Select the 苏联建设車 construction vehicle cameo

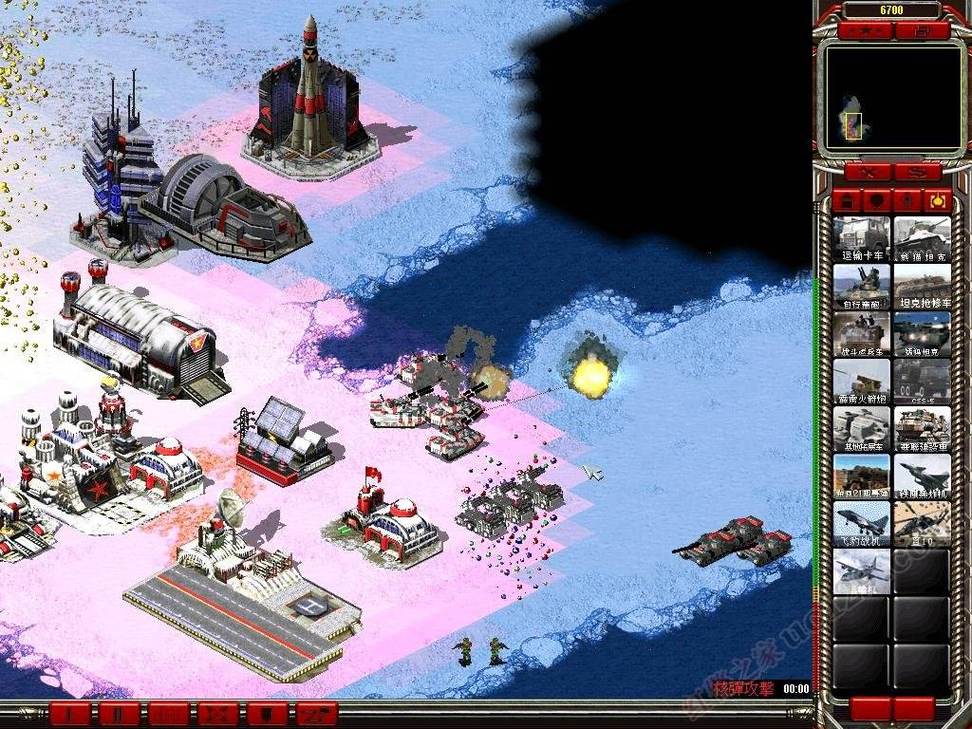[x=922, y=429]
